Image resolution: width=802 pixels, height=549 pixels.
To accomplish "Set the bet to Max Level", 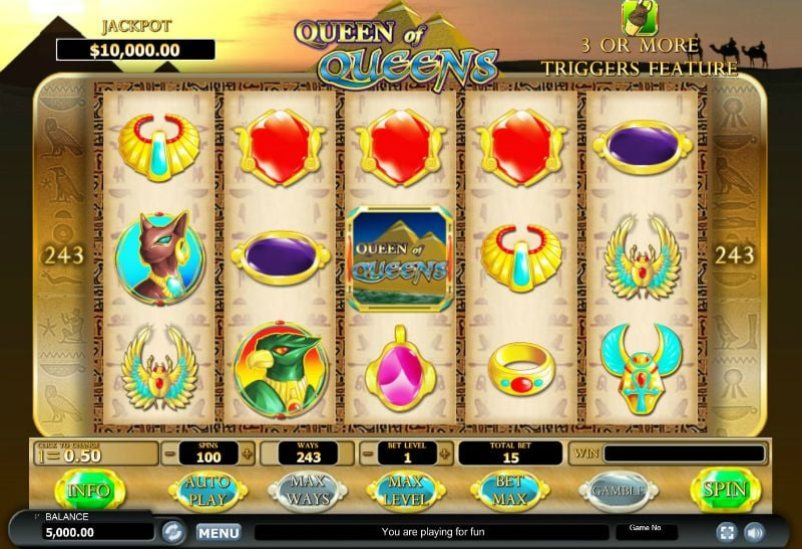I will (405, 491).
